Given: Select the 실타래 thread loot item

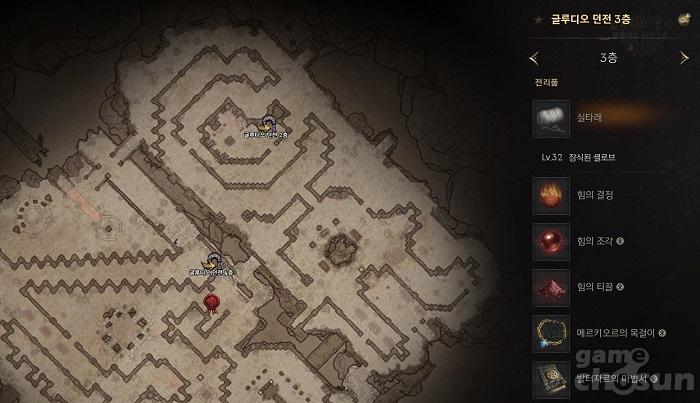Looking at the screenshot, I should [x=548, y=117].
